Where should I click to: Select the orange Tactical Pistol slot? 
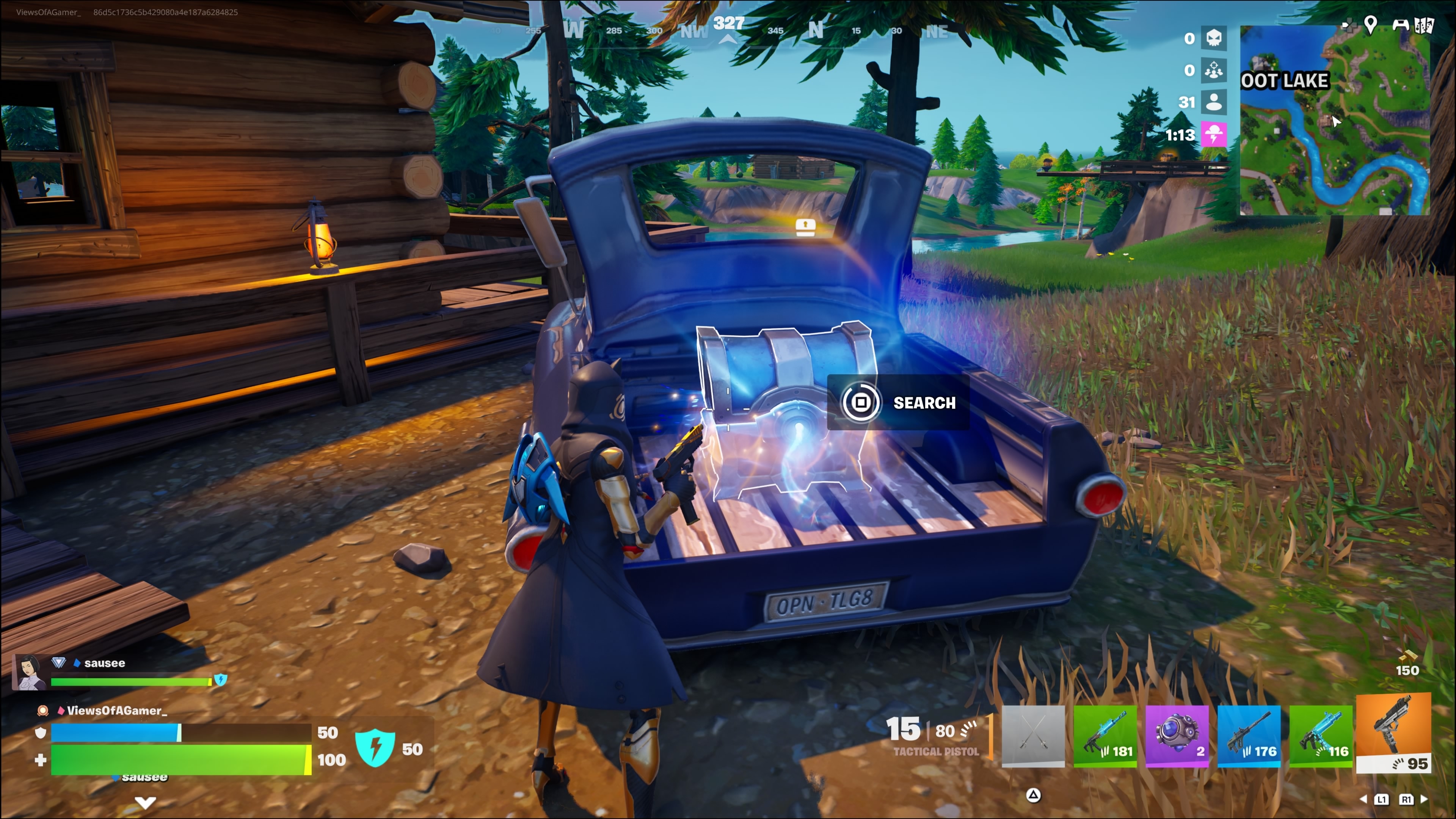tap(1393, 733)
